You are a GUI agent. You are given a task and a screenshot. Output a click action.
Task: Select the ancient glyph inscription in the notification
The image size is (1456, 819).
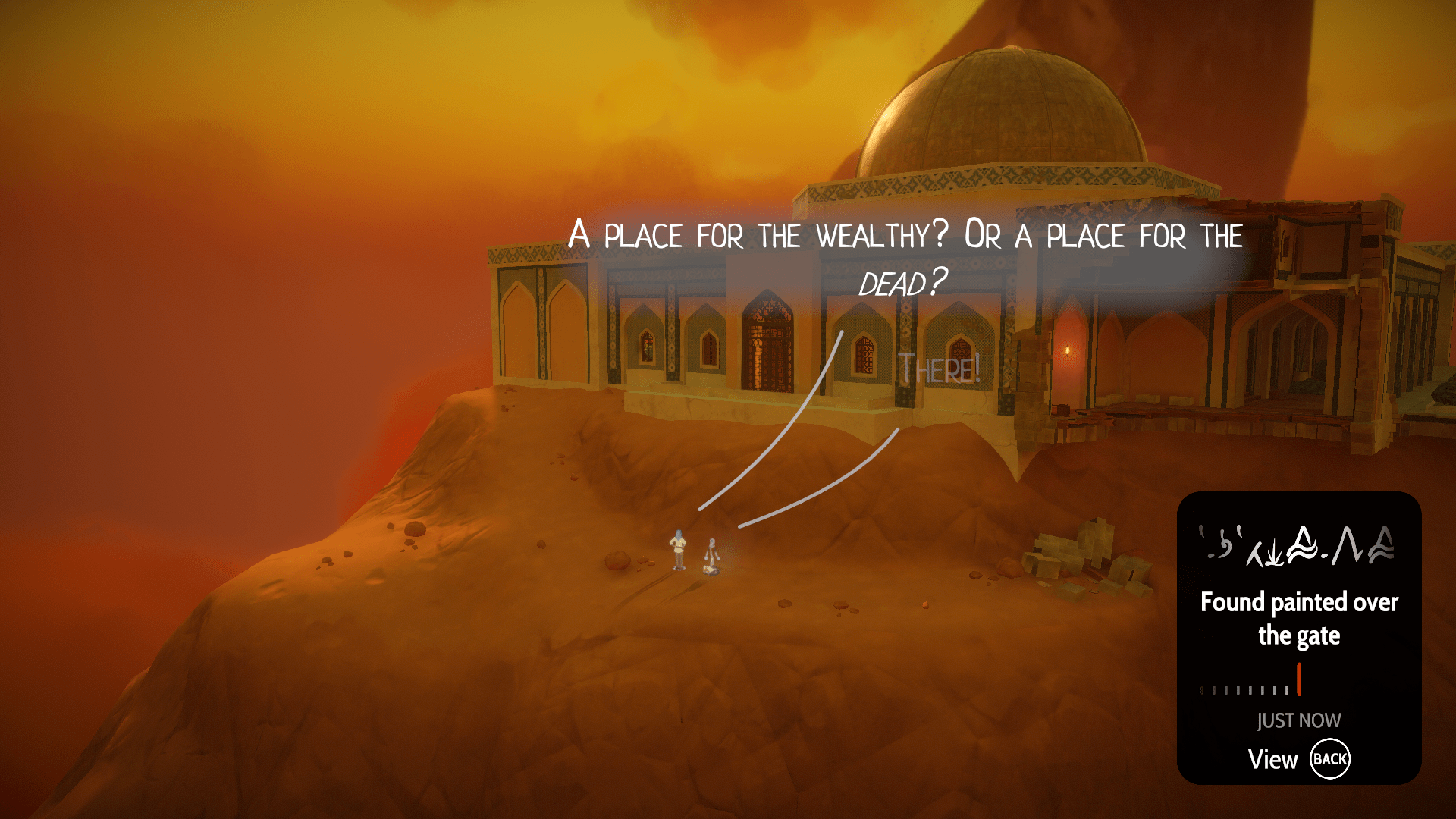click(1298, 546)
